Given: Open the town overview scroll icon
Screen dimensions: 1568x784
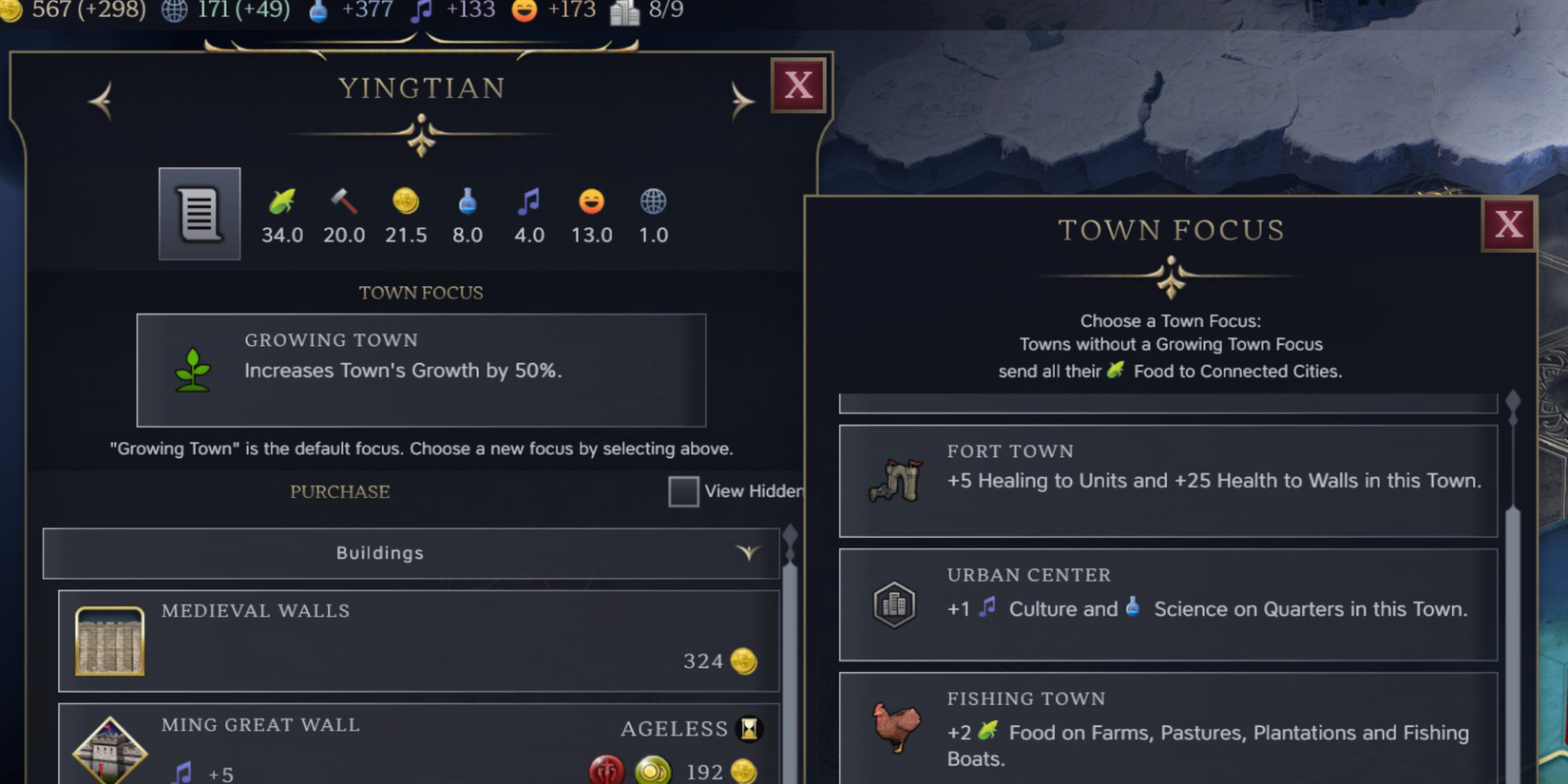Looking at the screenshot, I should 199,214.
